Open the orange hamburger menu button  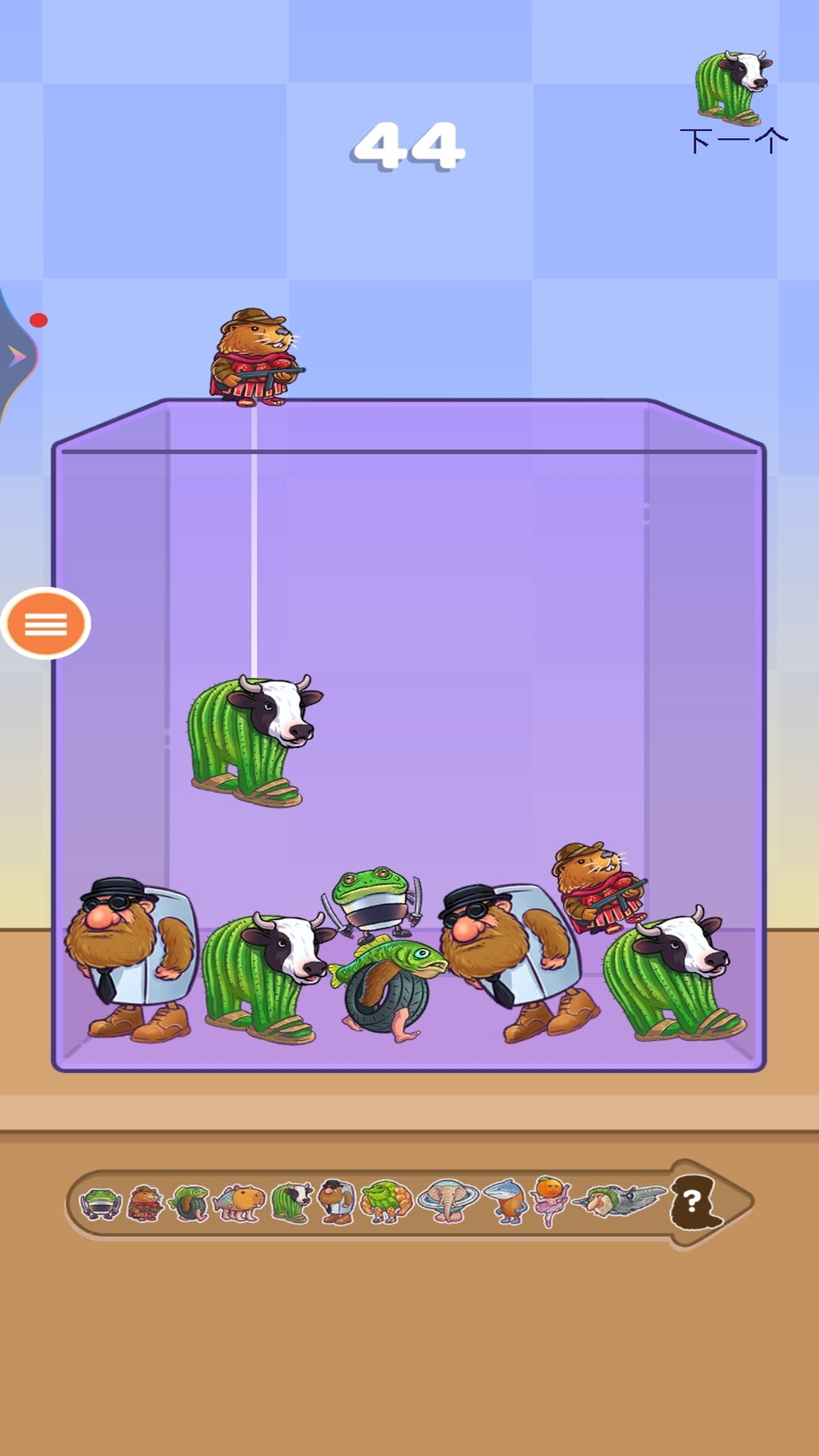point(45,623)
